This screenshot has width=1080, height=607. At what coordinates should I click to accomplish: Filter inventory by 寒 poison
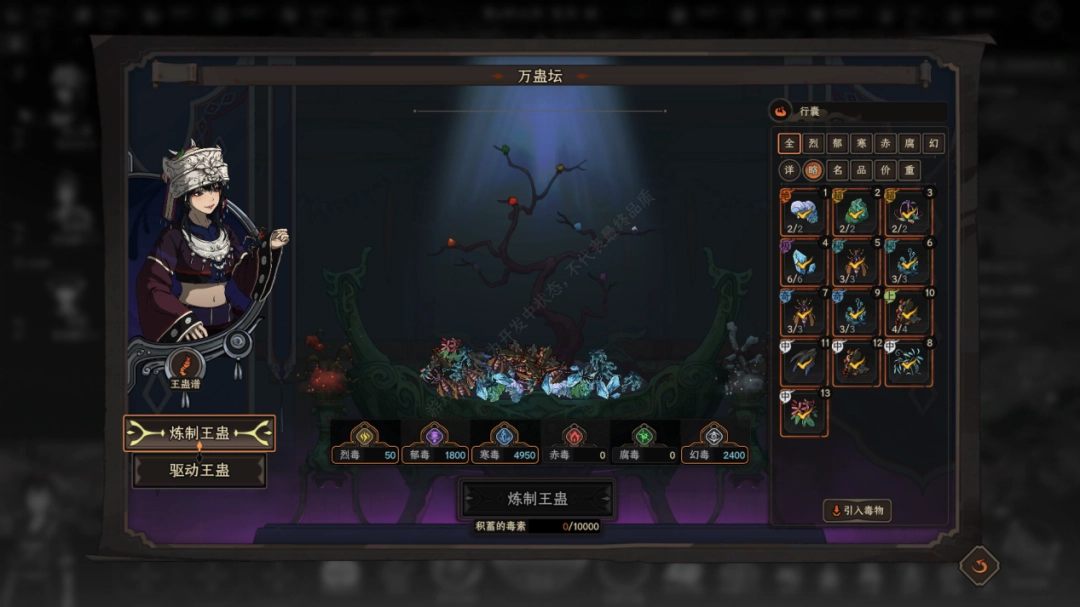(x=862, y=143)
